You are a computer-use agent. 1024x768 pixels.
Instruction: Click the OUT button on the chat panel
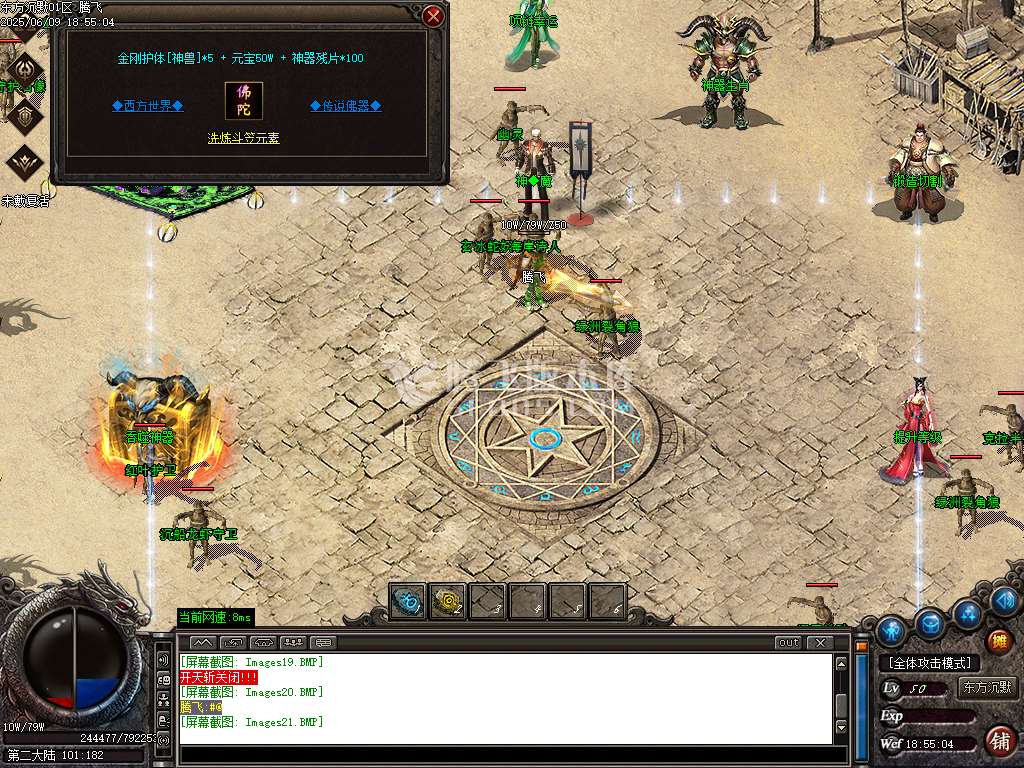788,642
